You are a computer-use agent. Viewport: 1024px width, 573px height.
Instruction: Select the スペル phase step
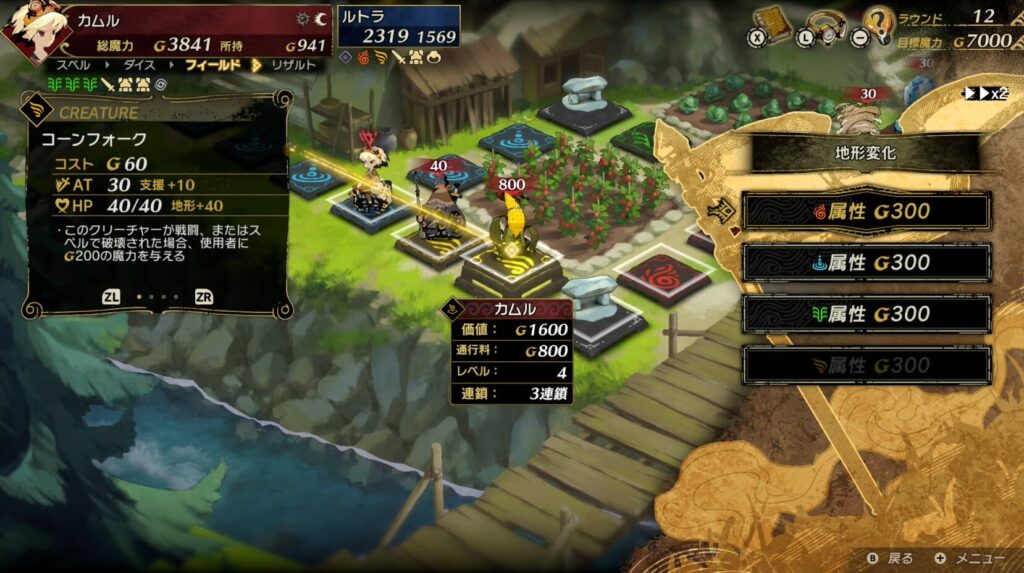74,65
